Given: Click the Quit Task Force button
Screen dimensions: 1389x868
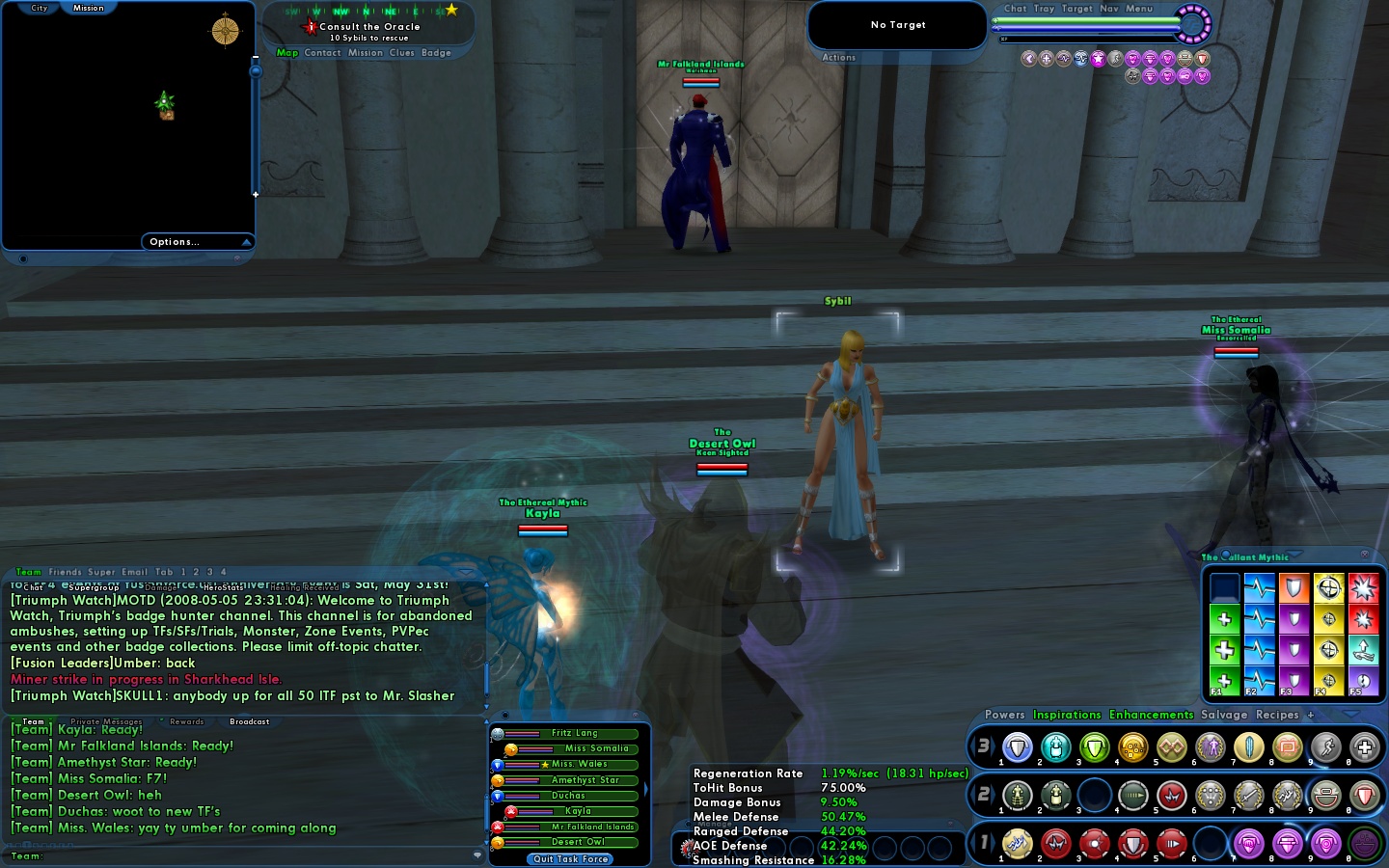Looking at the screenshot, I should point(568,859).
